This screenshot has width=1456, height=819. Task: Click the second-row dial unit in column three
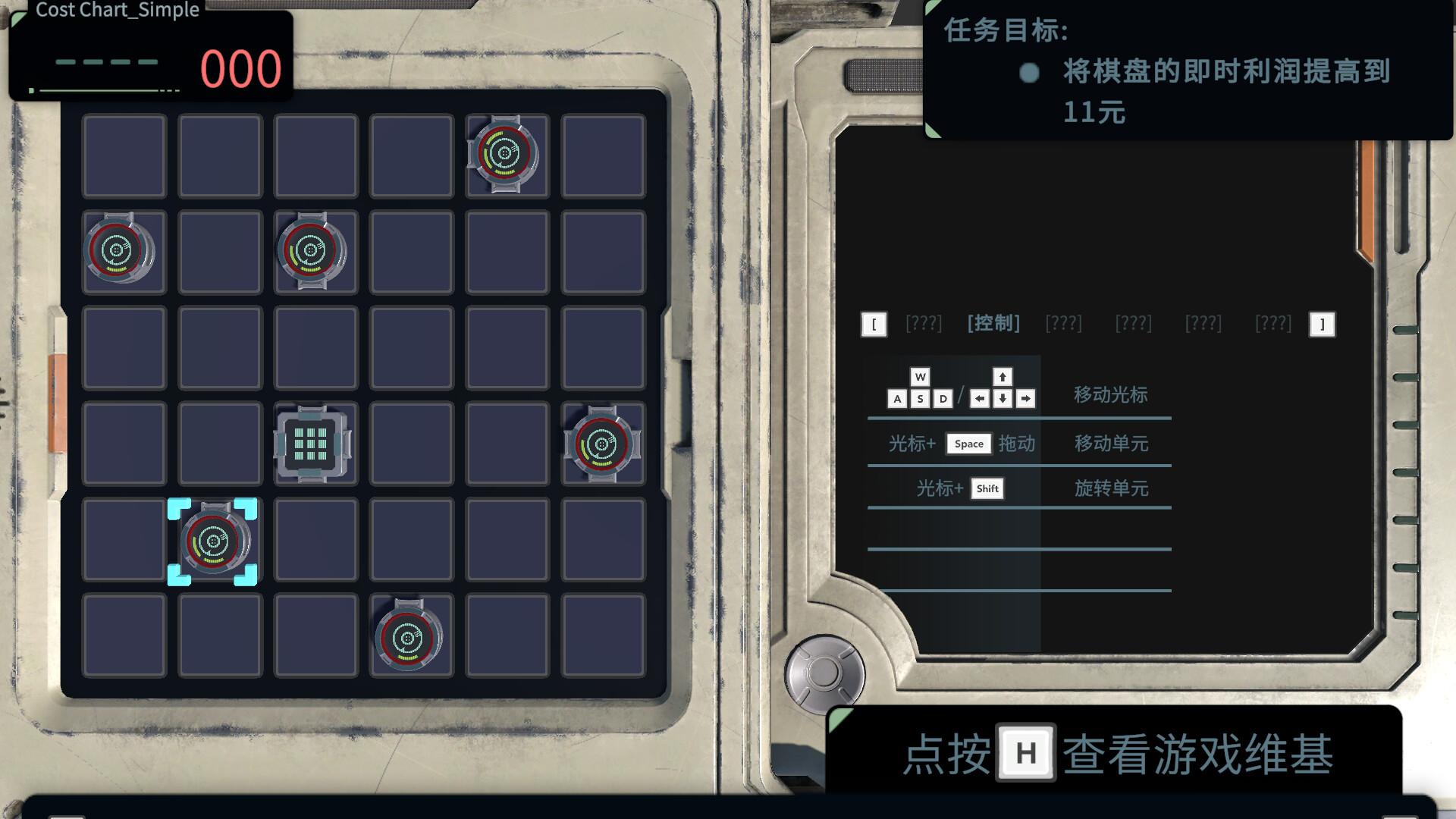coord(313,252)
